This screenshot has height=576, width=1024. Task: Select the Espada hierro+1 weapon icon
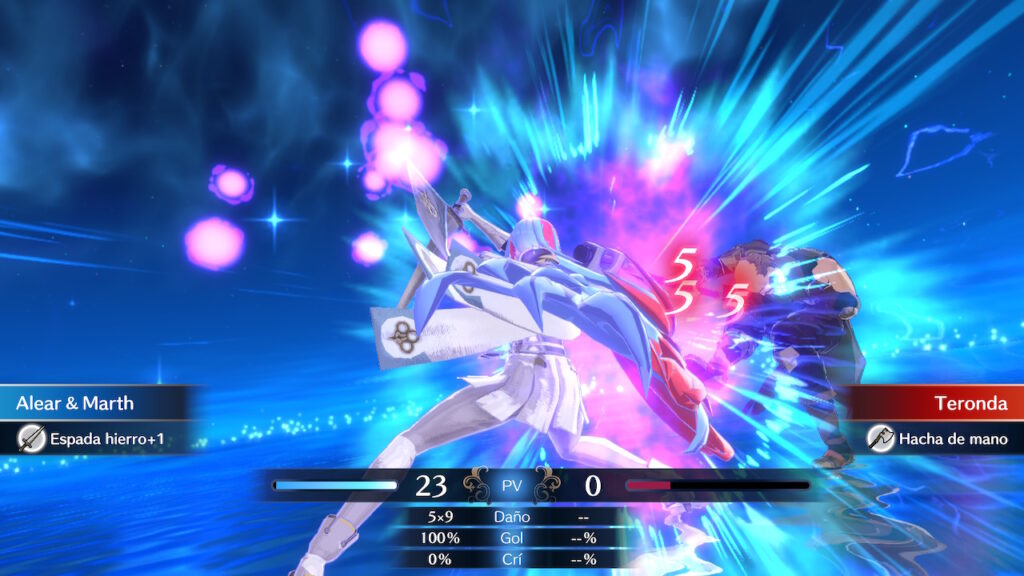(32, 438)
